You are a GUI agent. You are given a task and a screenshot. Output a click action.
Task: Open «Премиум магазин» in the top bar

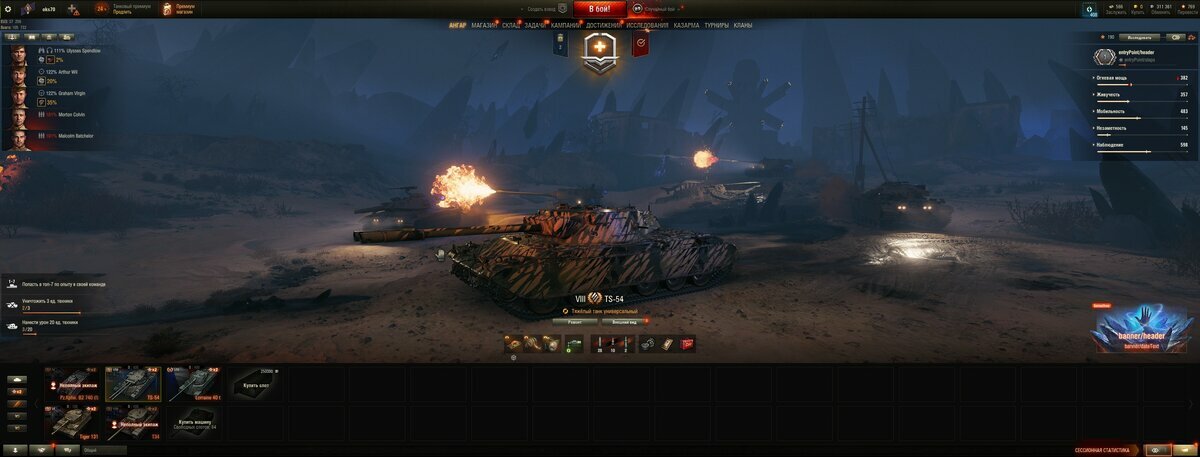180,9
